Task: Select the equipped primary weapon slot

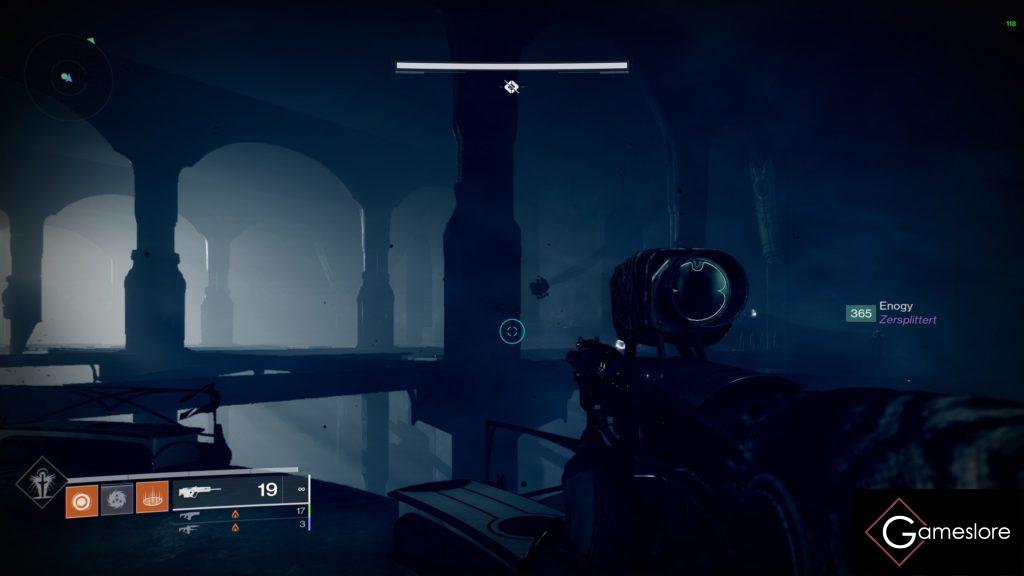Action: [240, 490]
